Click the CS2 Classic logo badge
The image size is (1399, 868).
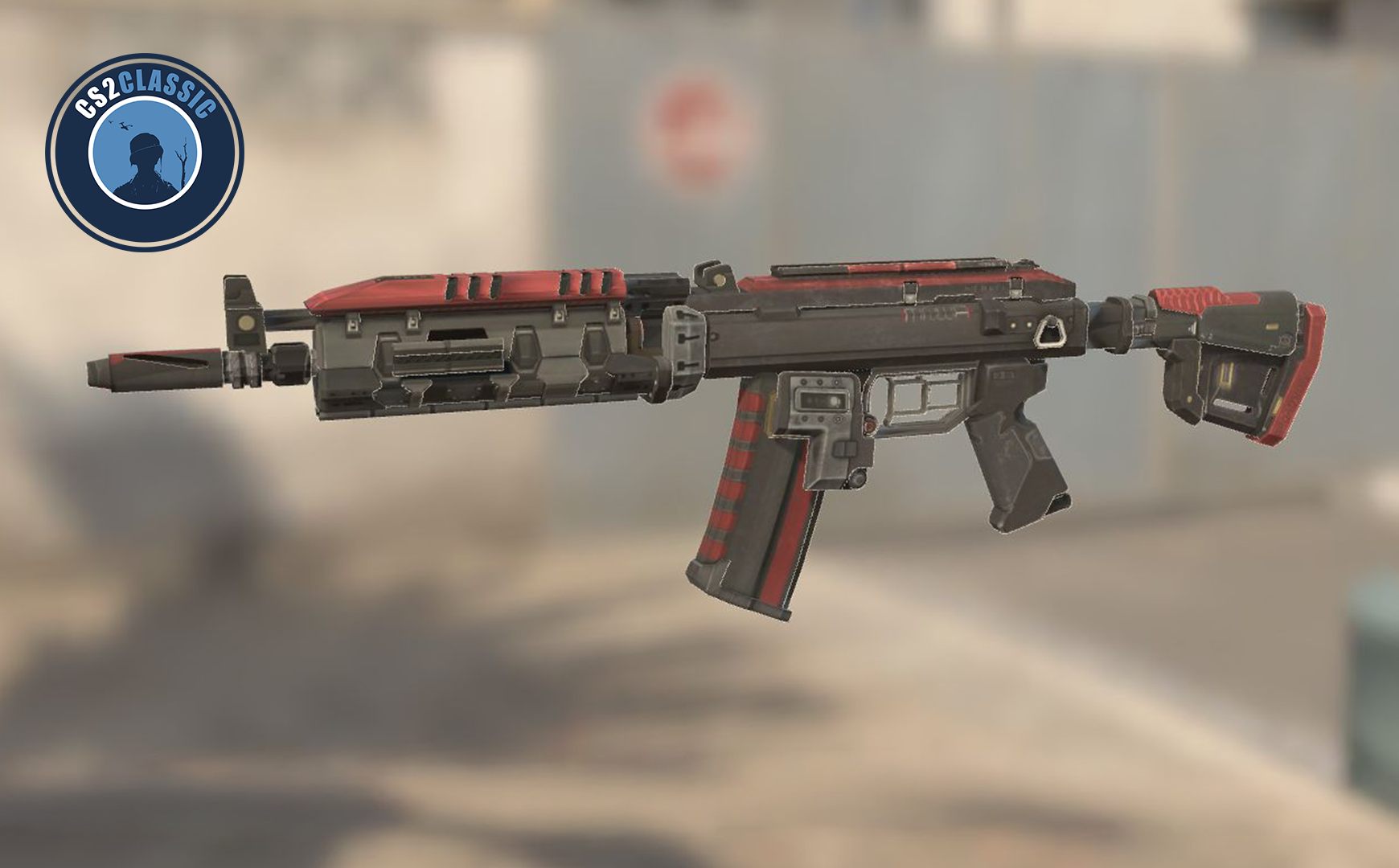pos(145,153)
